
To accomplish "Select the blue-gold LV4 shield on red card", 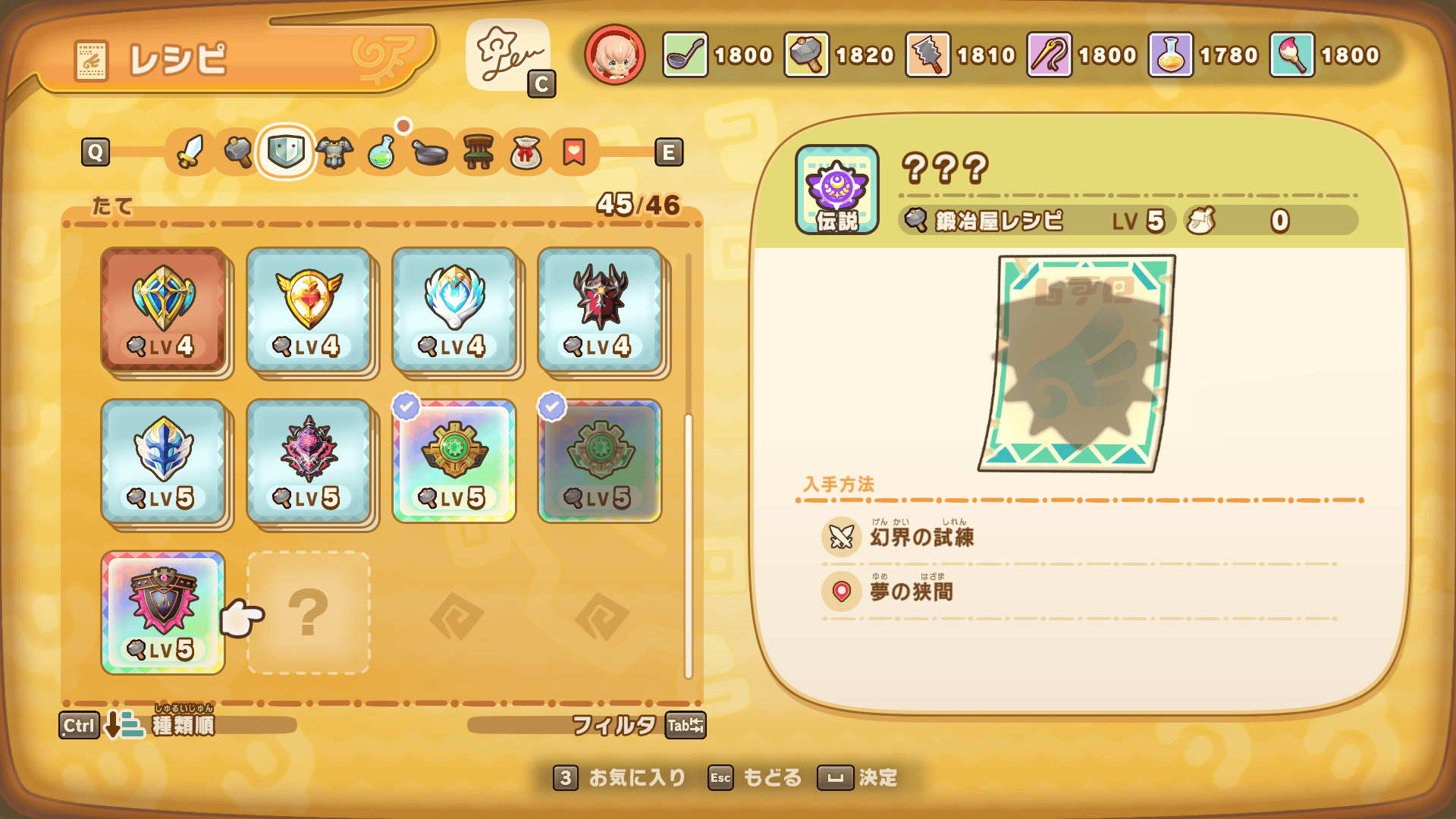I will (163, 309).
